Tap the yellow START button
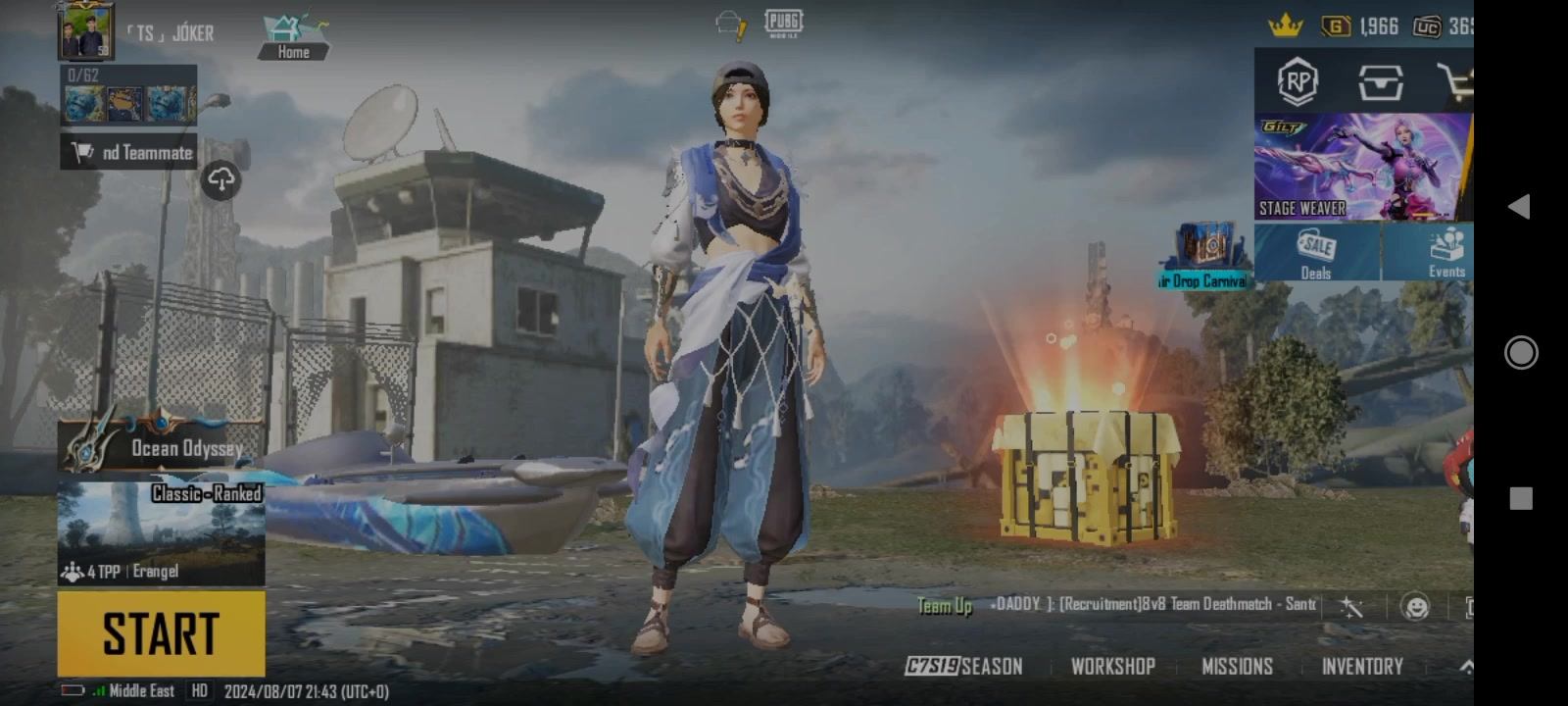This screenshot has height=706, width=1568. (x=161, y=633)
